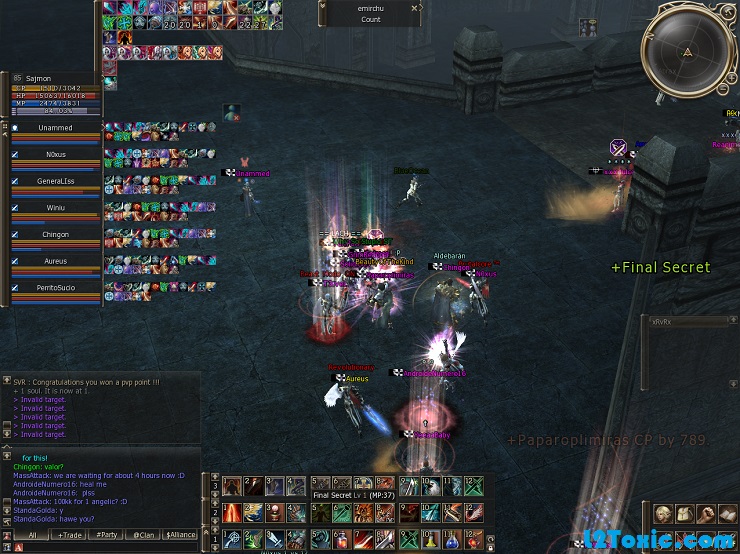Switch chat to the All tab
The width and height of the screenshot is (740, 554).
31,535
